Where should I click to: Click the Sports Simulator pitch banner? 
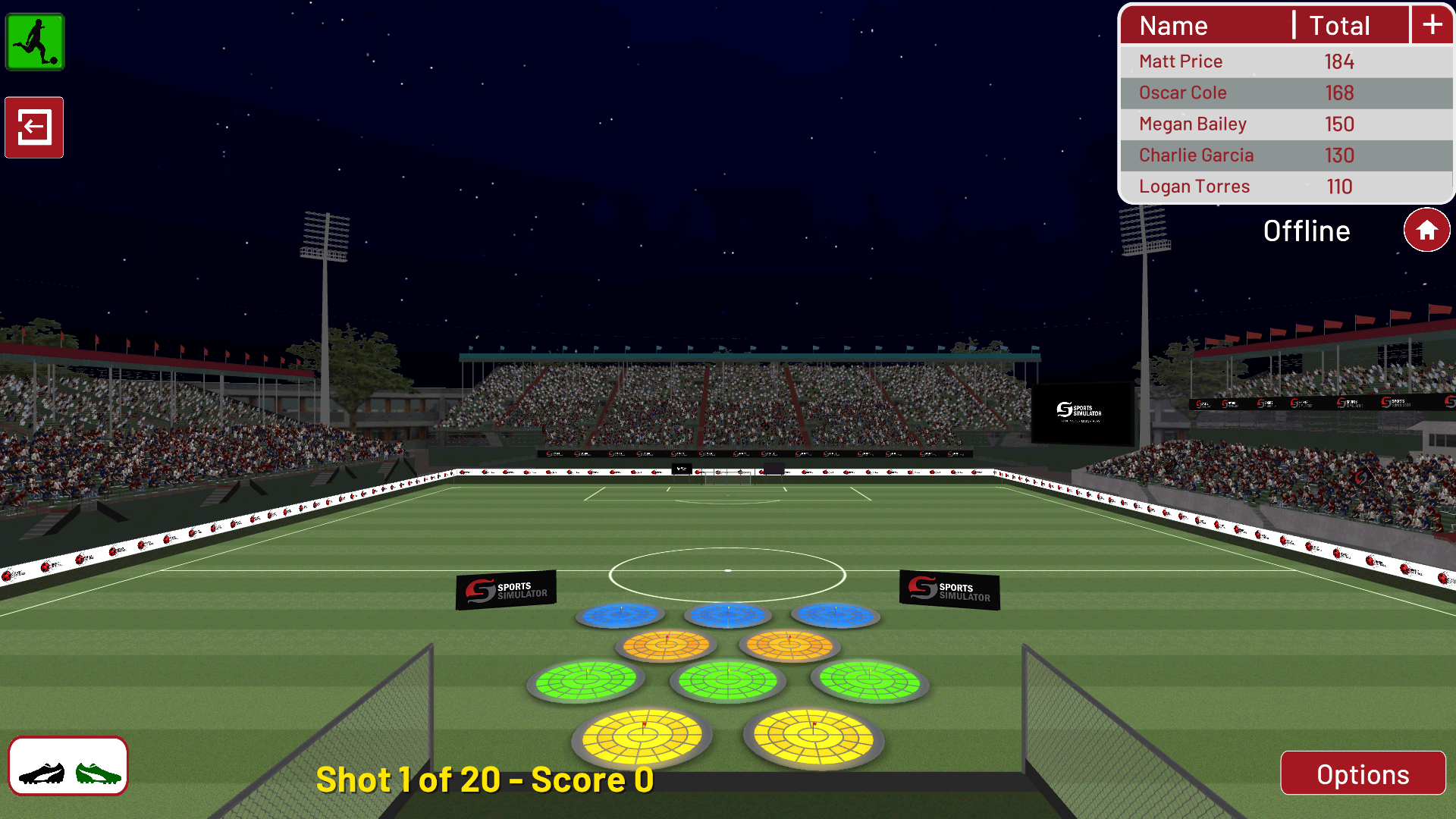505,588
